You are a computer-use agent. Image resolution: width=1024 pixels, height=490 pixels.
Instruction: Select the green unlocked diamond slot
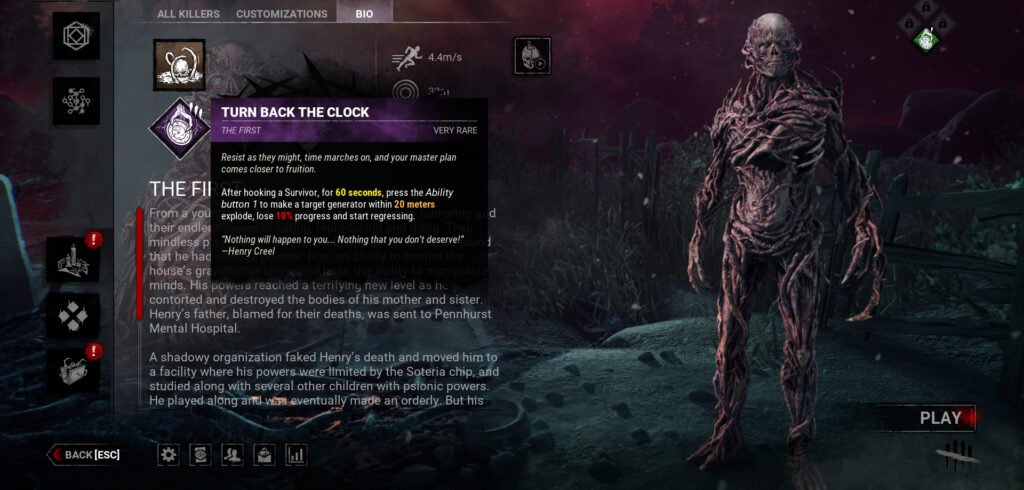click(x=926, y=40)
